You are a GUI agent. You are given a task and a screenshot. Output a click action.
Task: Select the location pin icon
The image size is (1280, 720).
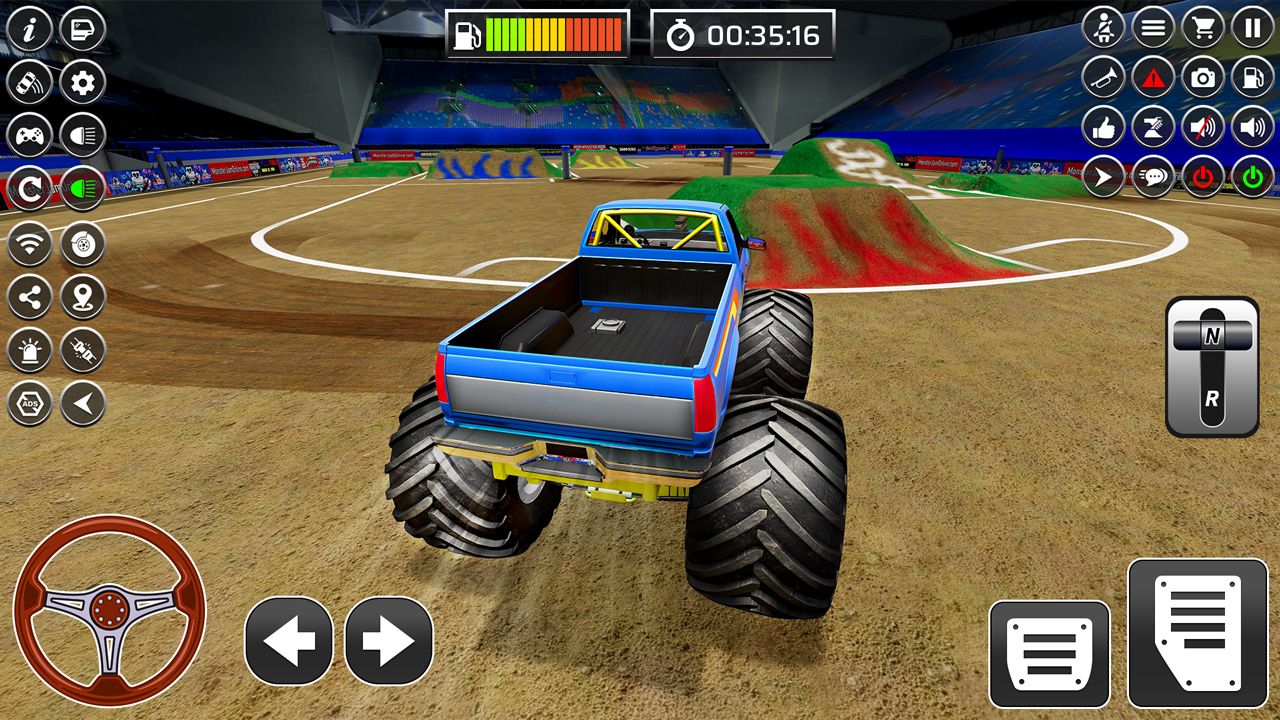pos(82,296)
